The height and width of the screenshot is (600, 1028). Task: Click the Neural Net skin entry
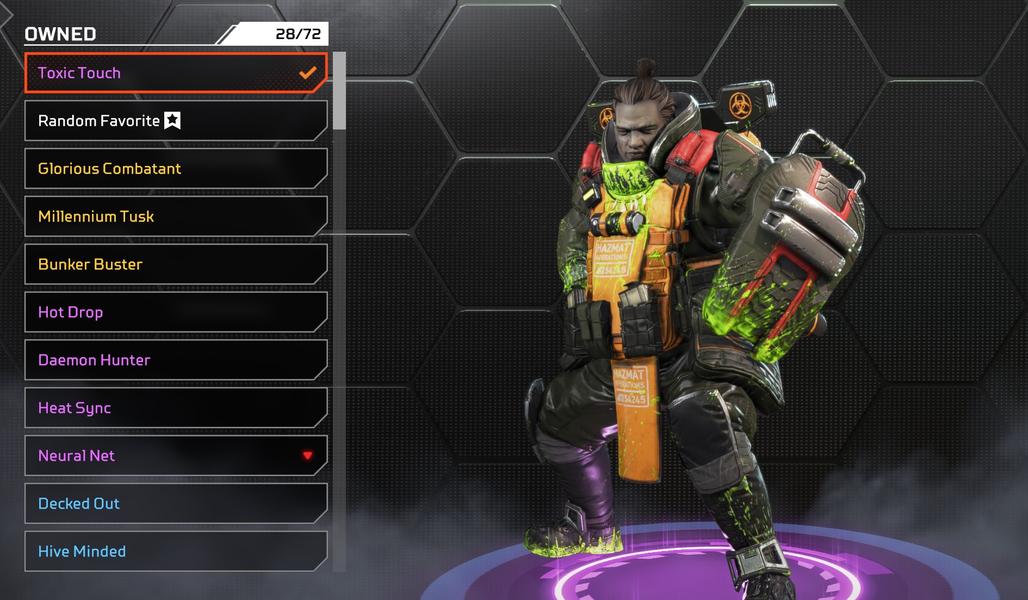click(x=175, y=456)
